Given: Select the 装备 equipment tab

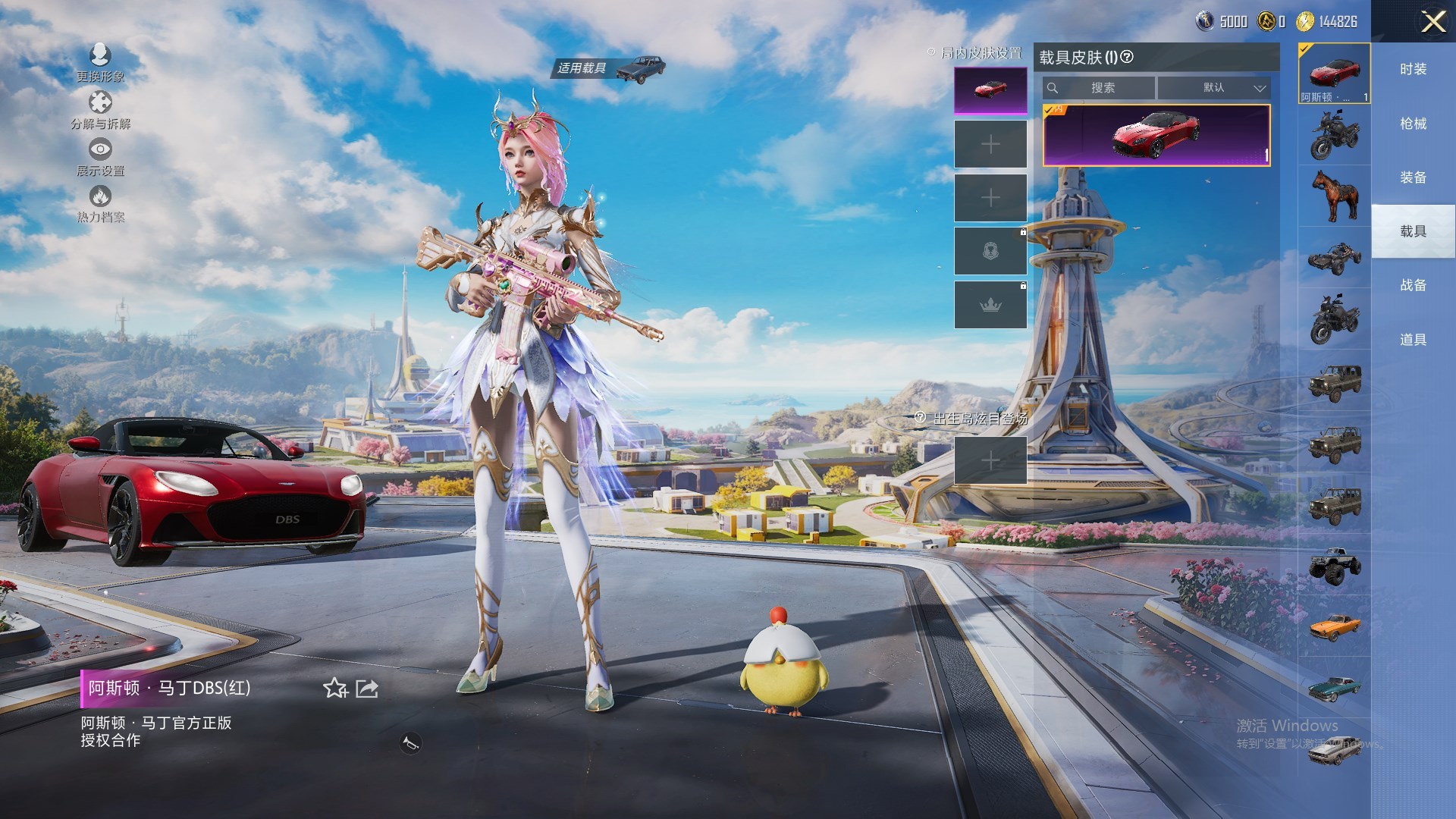Looking at the screenshot, I should point(1413,177).
